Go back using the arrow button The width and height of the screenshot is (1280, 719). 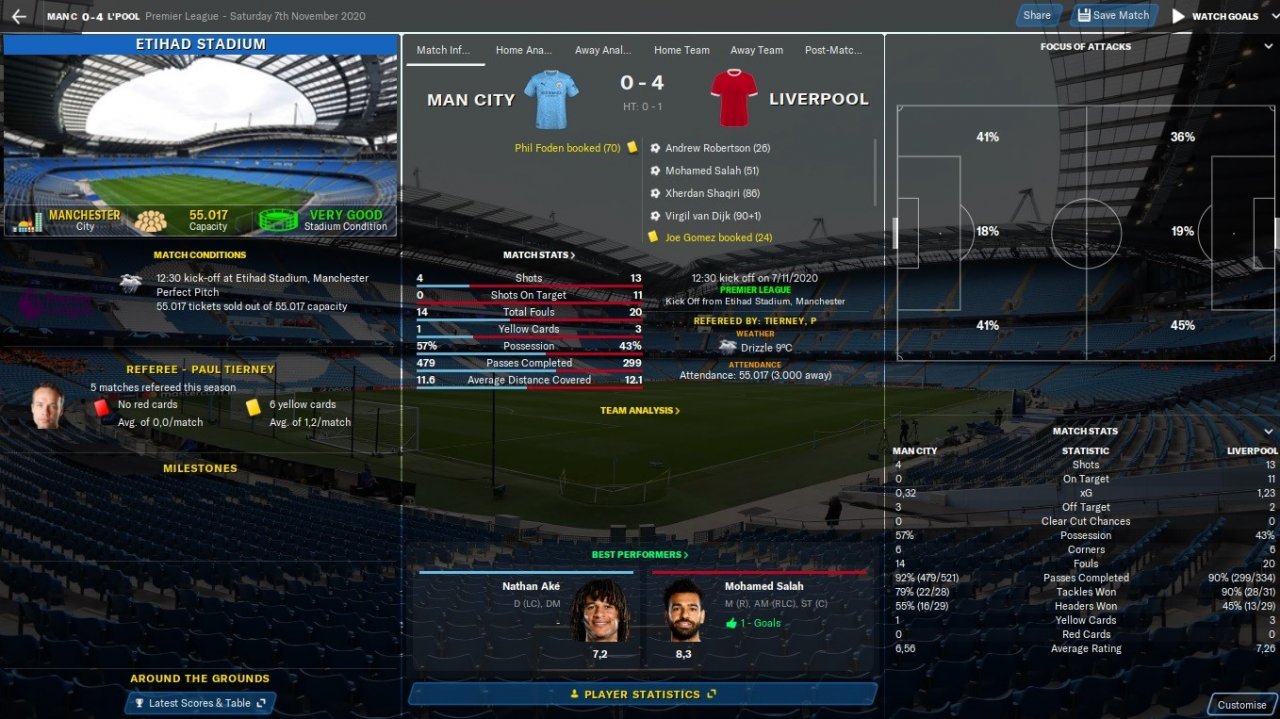(x=19, y=16)
